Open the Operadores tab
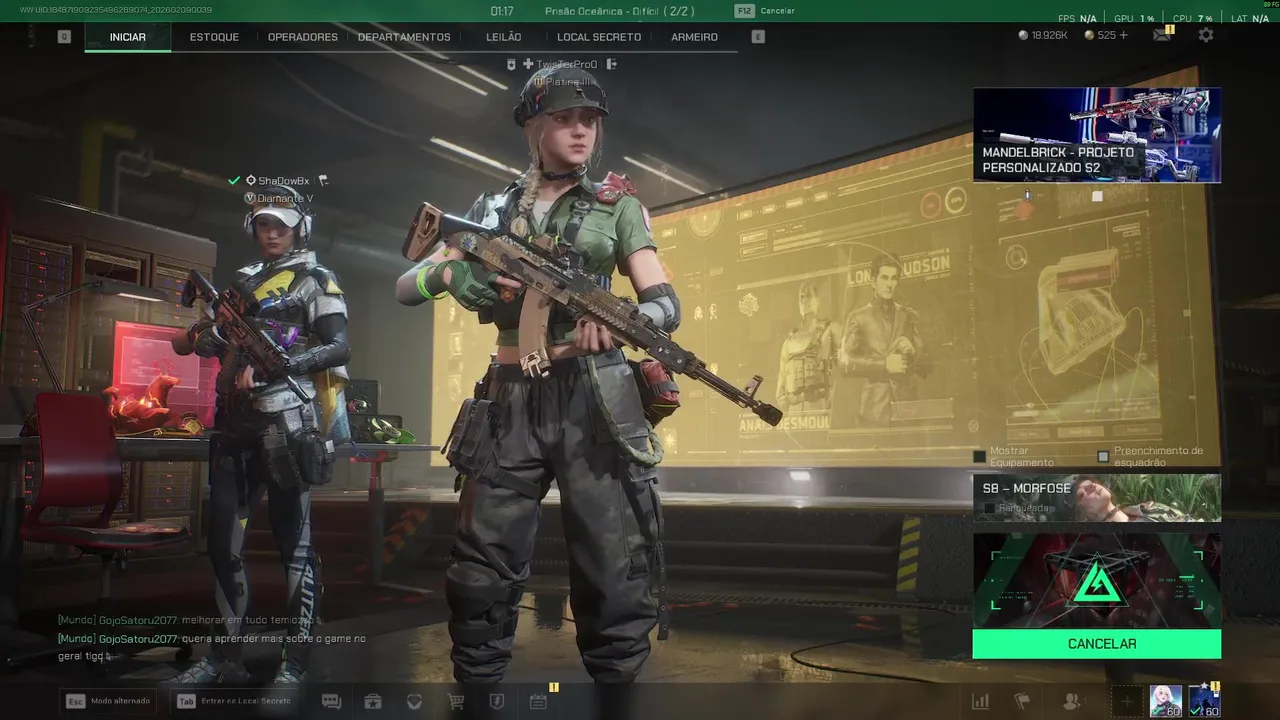This screenshot has width=1280, height=720. click(x=303, y=37)
